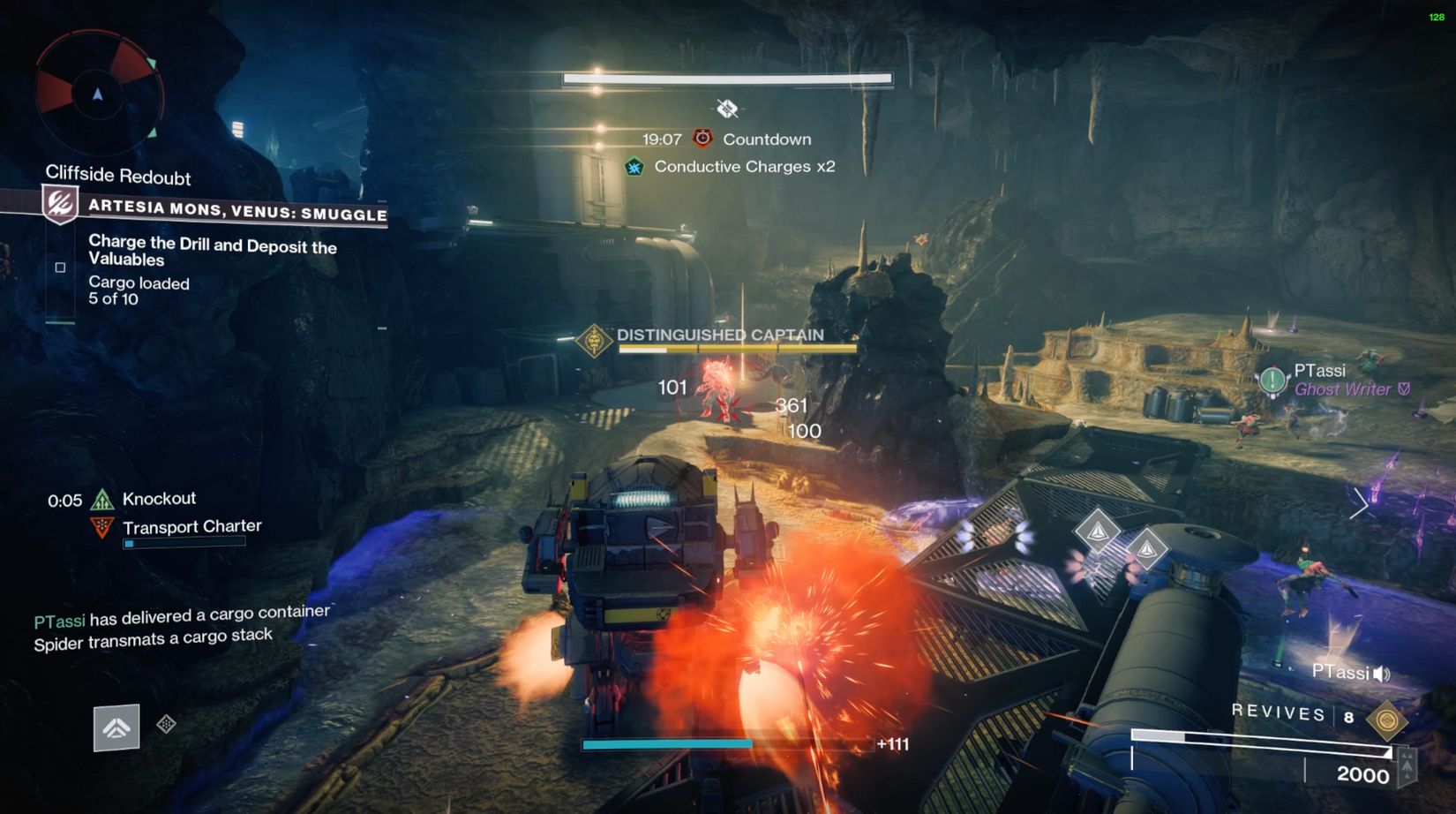Viewport: 1456px width, 814px height.
Task: Select the diamond ammo icon beside the super
Action: point(164,724)
